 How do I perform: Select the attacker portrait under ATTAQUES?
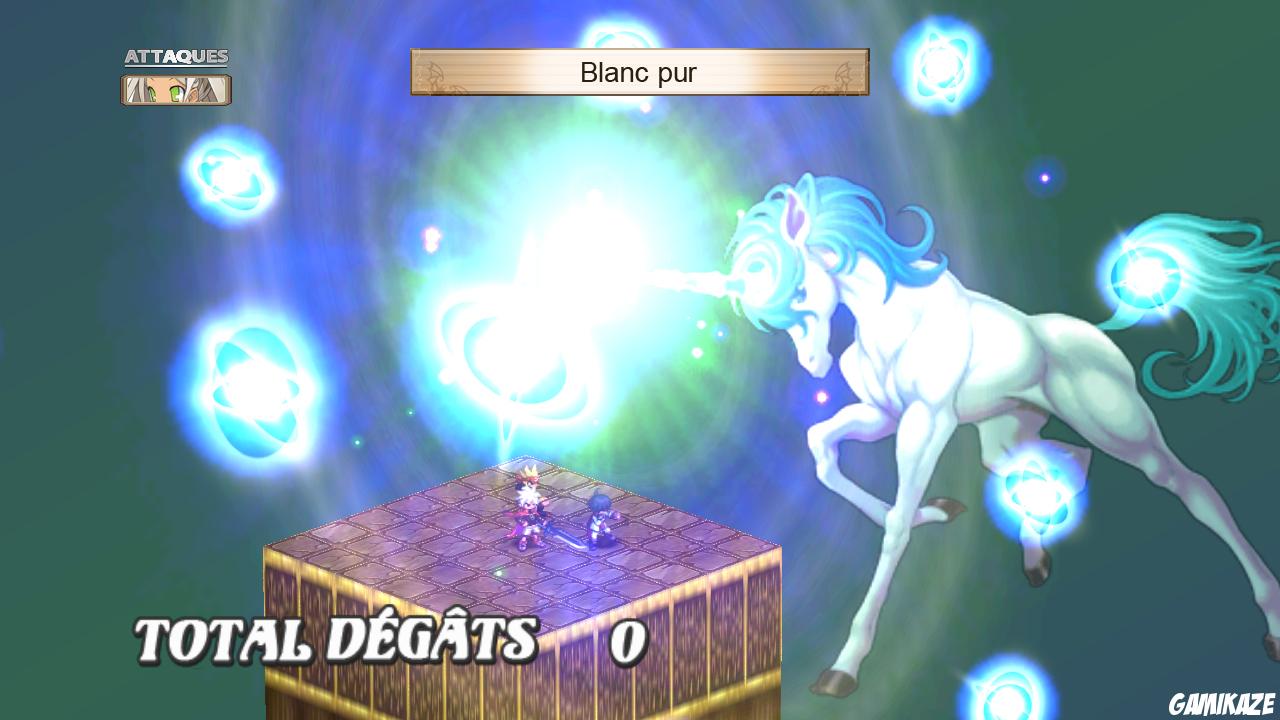175,88
